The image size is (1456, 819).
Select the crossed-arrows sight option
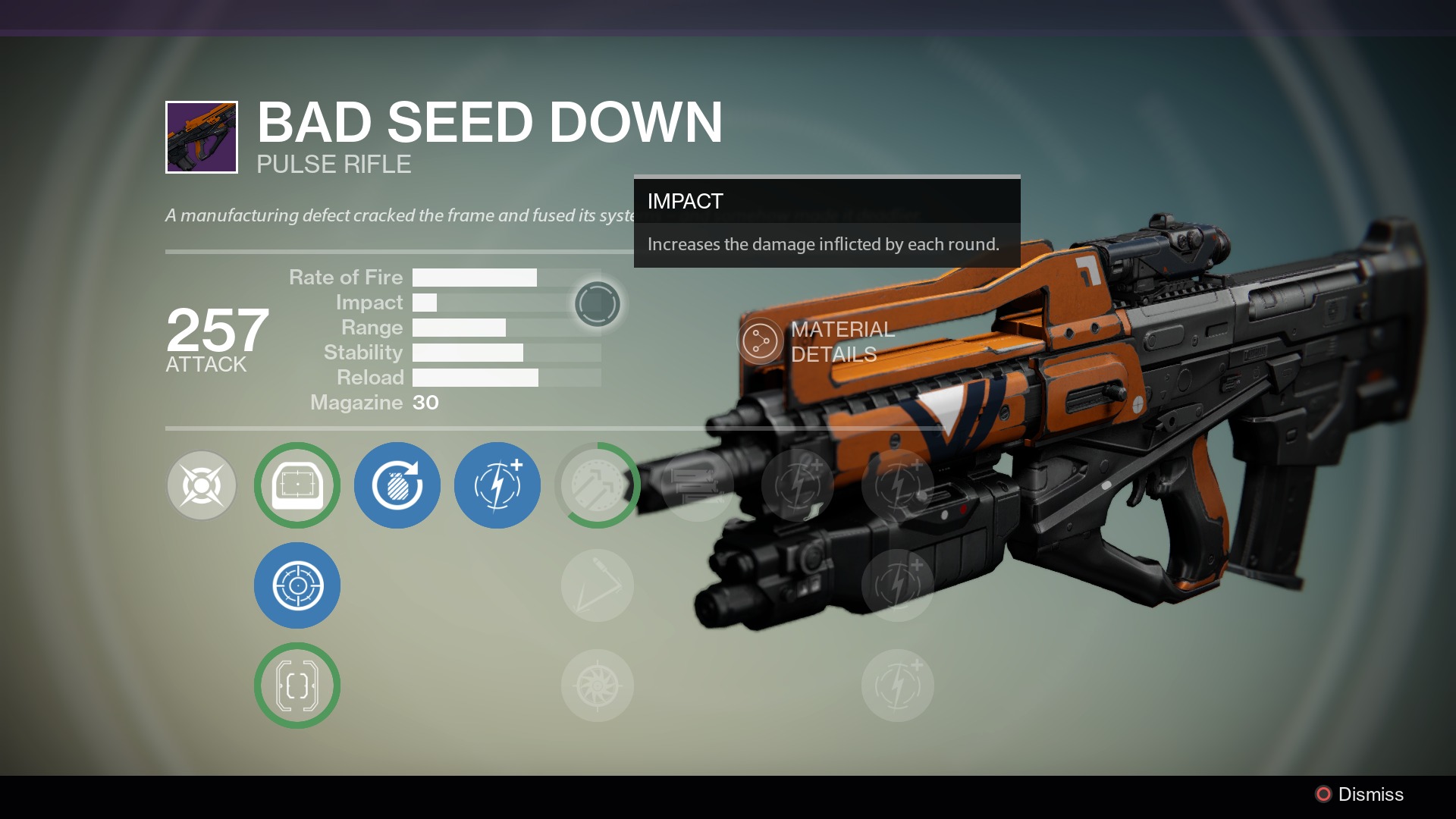(201, 485)
